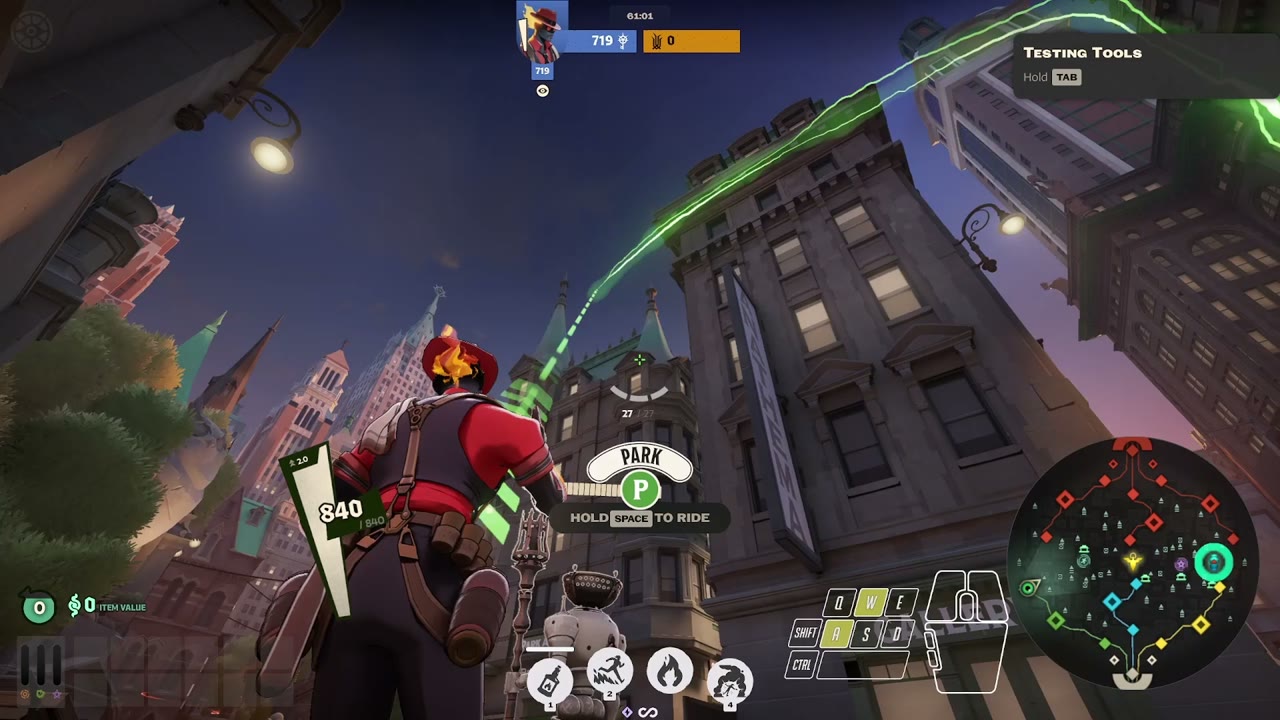Image resolution: width=1280 pixels, height=720 pixels.
Task: Click the teal glowing marker on the minimap
Action: [1214, 563]
